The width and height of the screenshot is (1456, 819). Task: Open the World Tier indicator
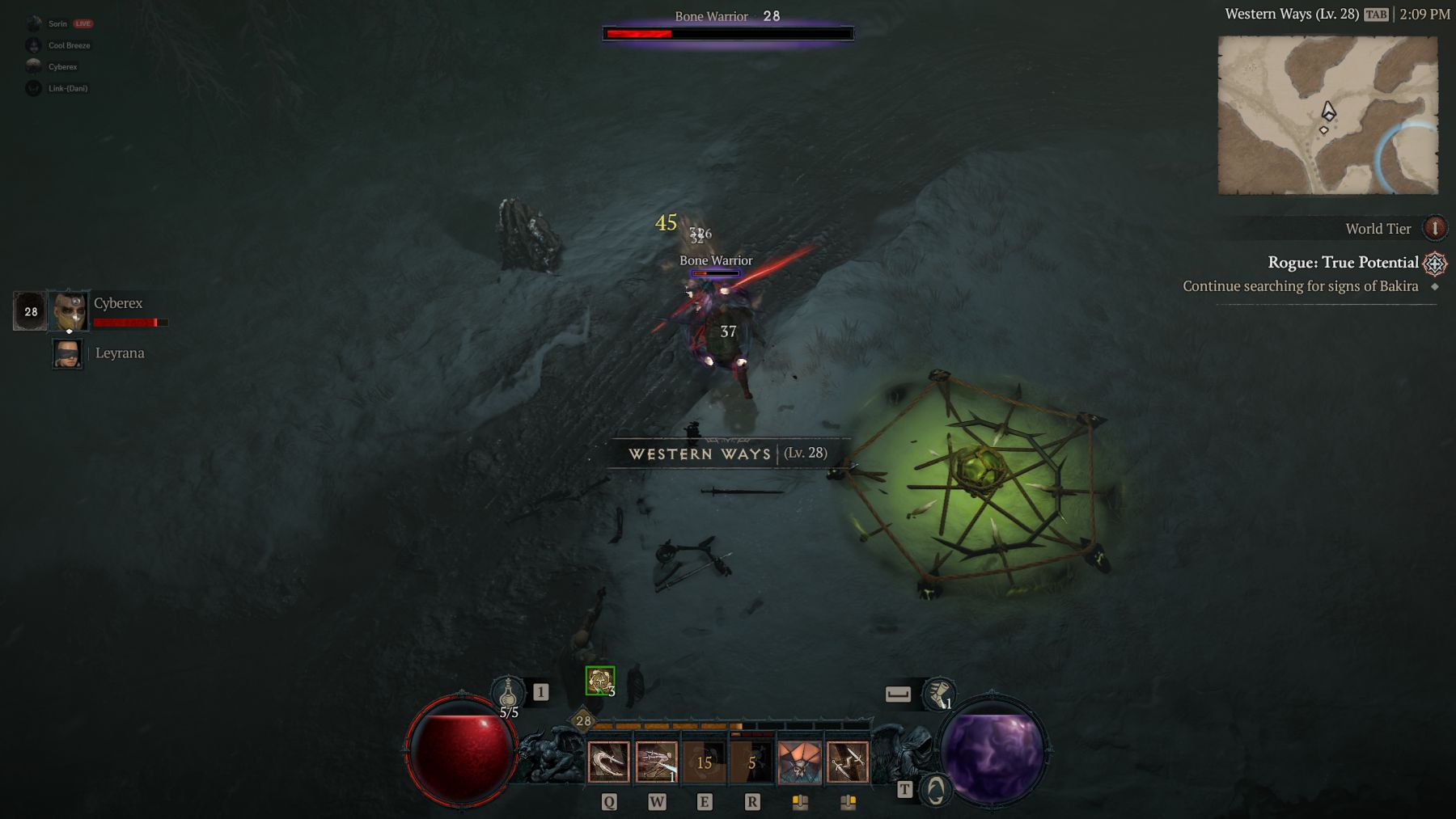[x=1434, y=228]
